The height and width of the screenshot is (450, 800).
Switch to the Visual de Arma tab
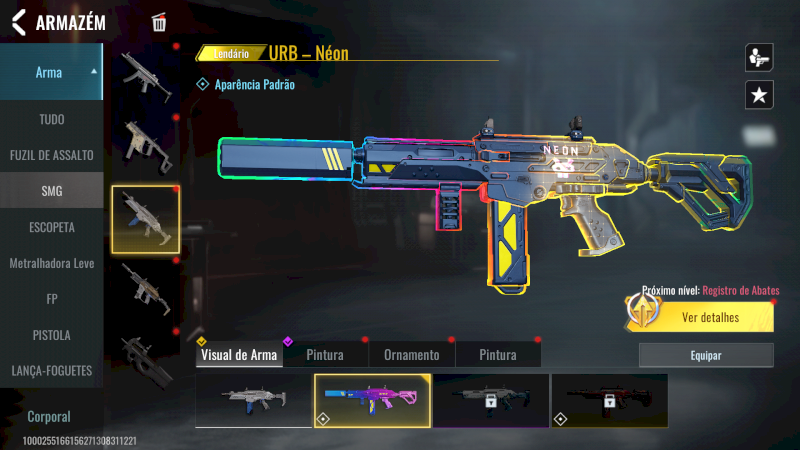[x=239, y=355]
